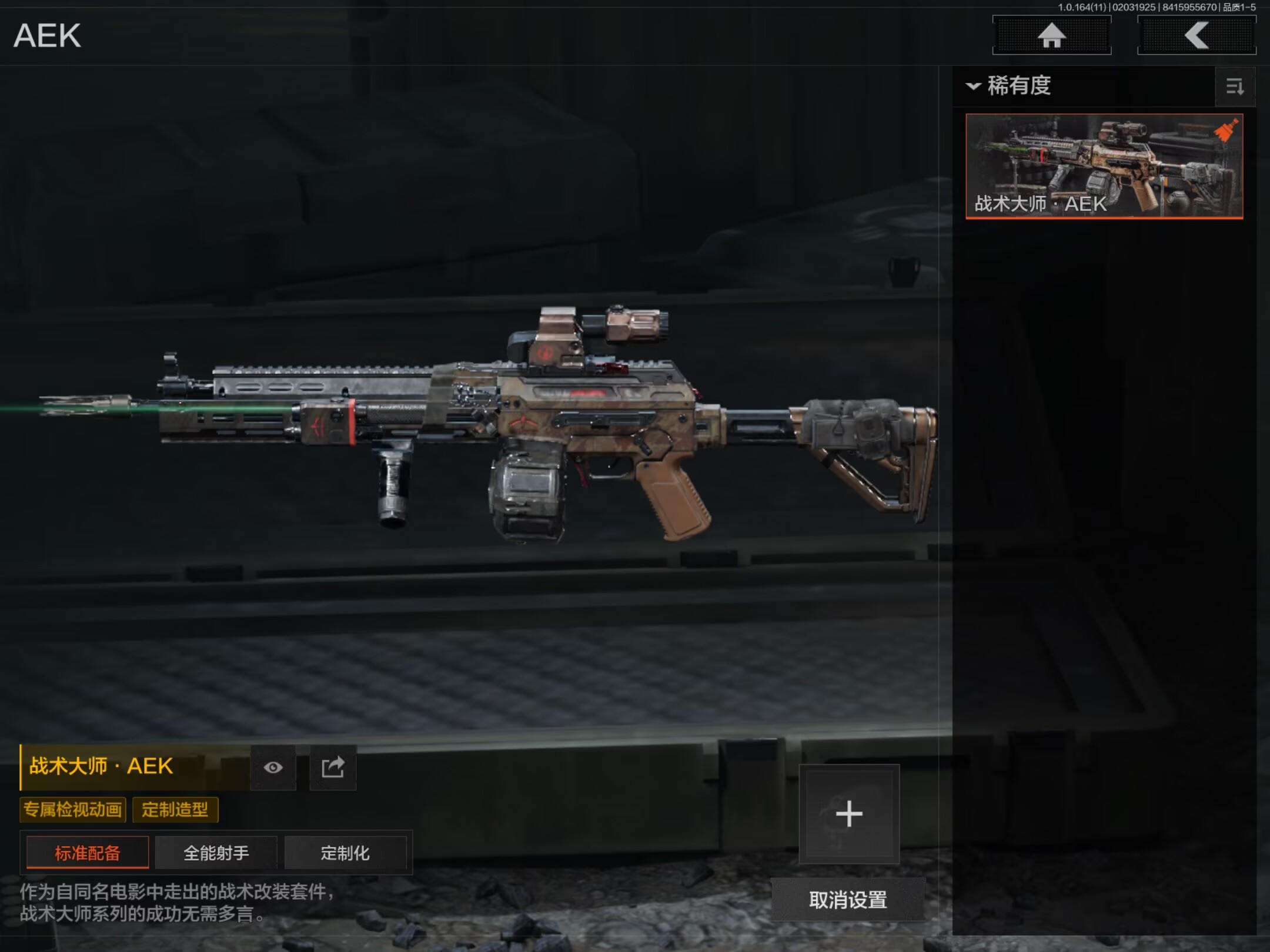This screenshot has height=952, width=1270.
Task: Show the 专属检视动画 tag details
Action: tap(73, 810)
